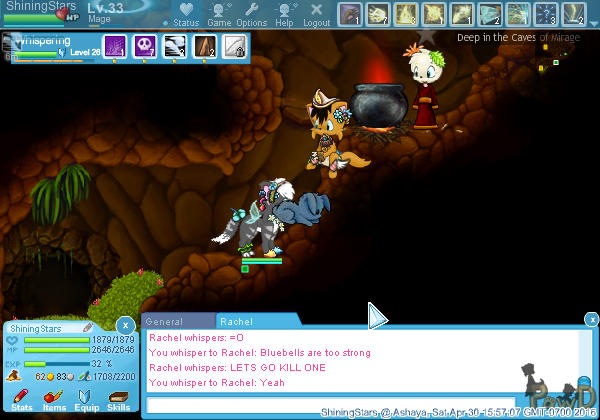The height and width of the screenshot is (420, 600).
Task: Close the Shining Stars status panel
Action: 124,325
